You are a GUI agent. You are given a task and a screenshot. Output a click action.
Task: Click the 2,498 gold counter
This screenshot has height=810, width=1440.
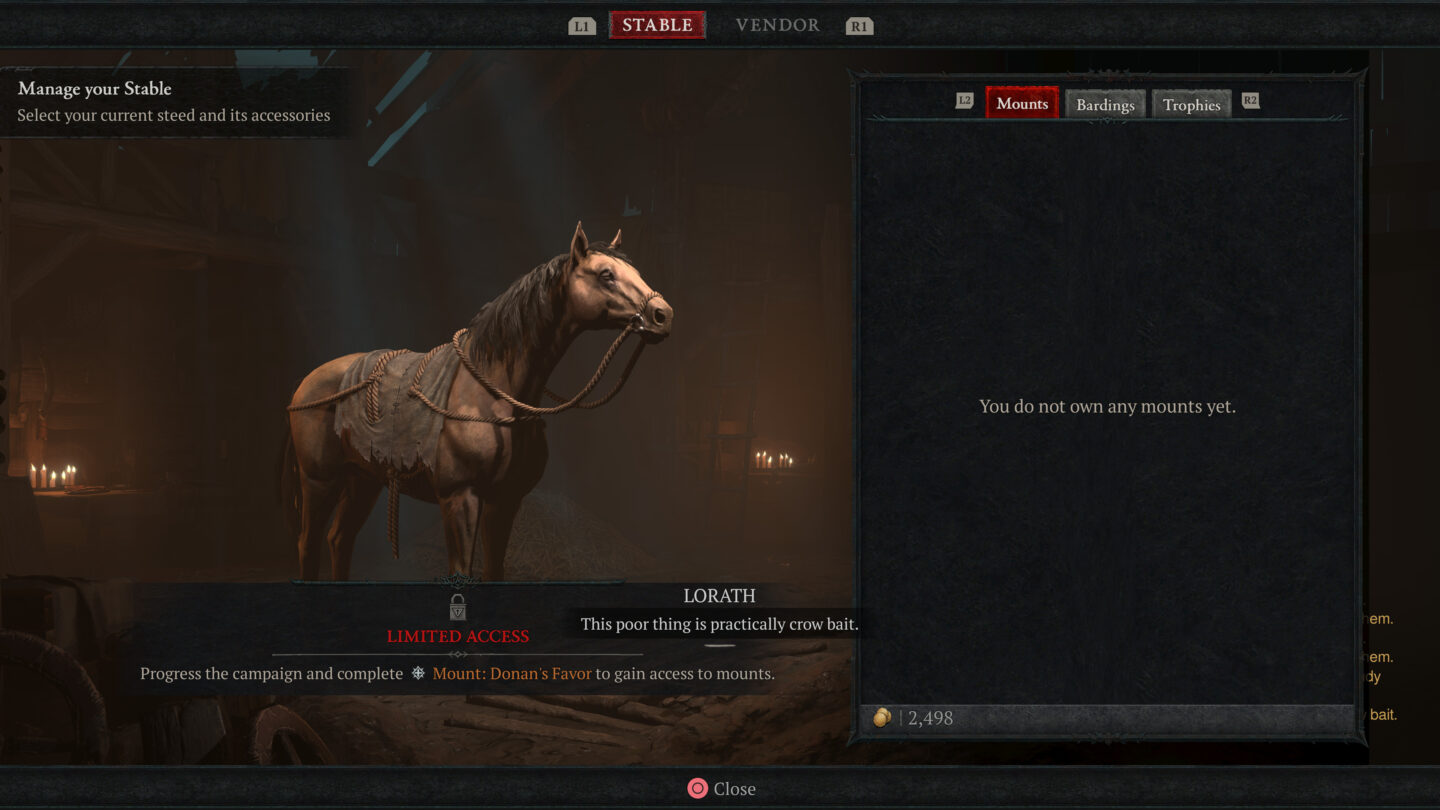coord(932,718)
